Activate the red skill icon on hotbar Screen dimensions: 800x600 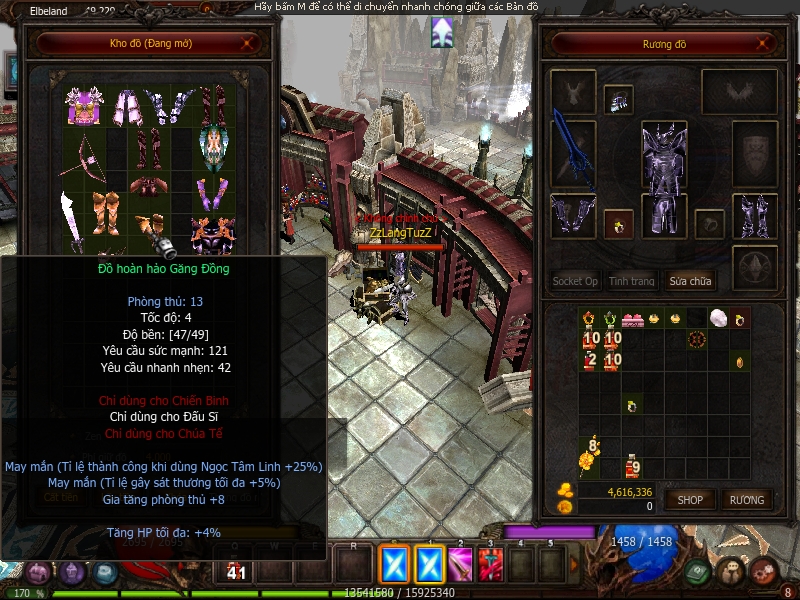[490, 565]
